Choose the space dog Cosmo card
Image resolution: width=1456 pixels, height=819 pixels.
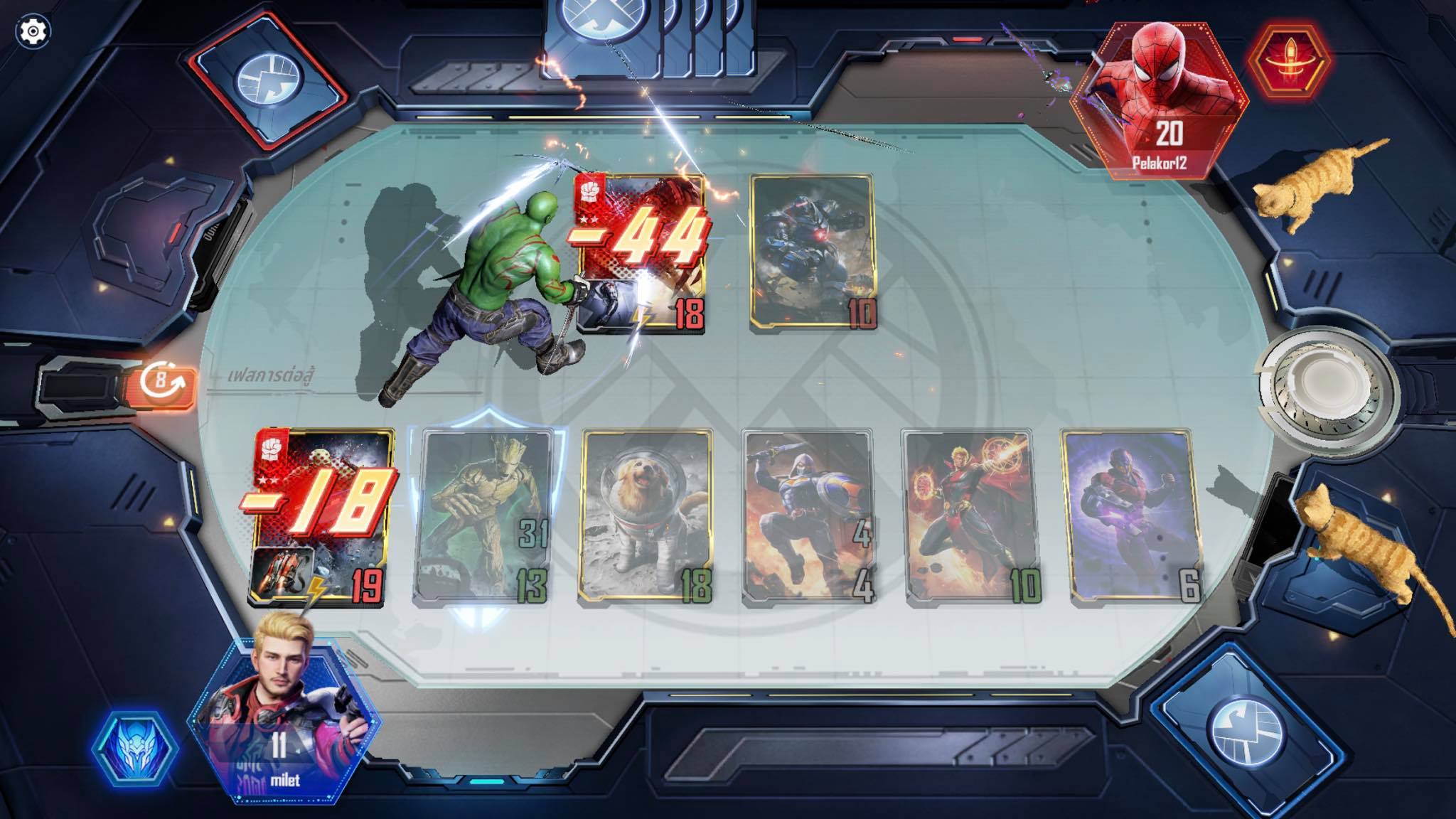click(x=646, y=518)
